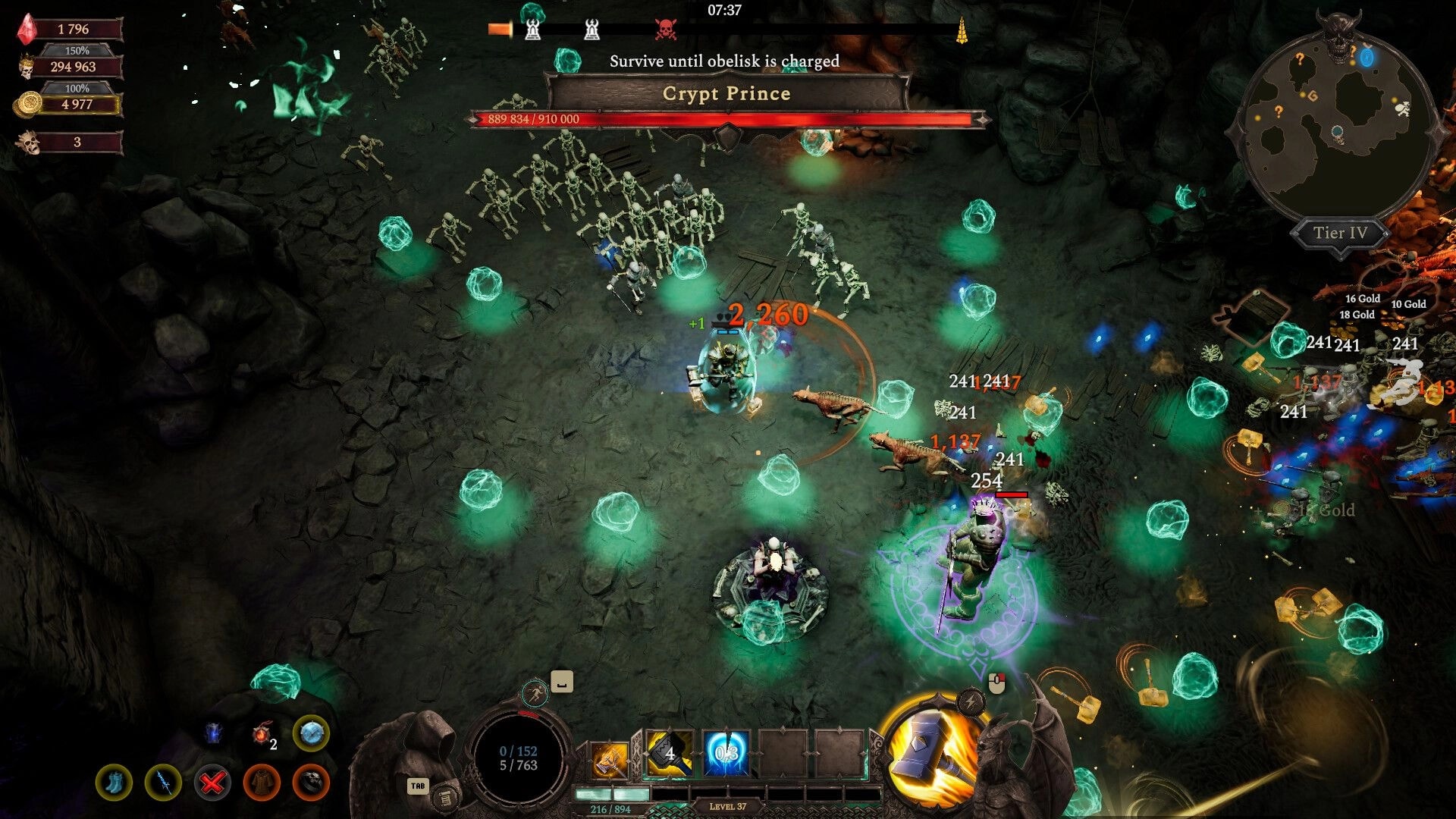Click the blue compass consumable in the yellow circle

312,734
